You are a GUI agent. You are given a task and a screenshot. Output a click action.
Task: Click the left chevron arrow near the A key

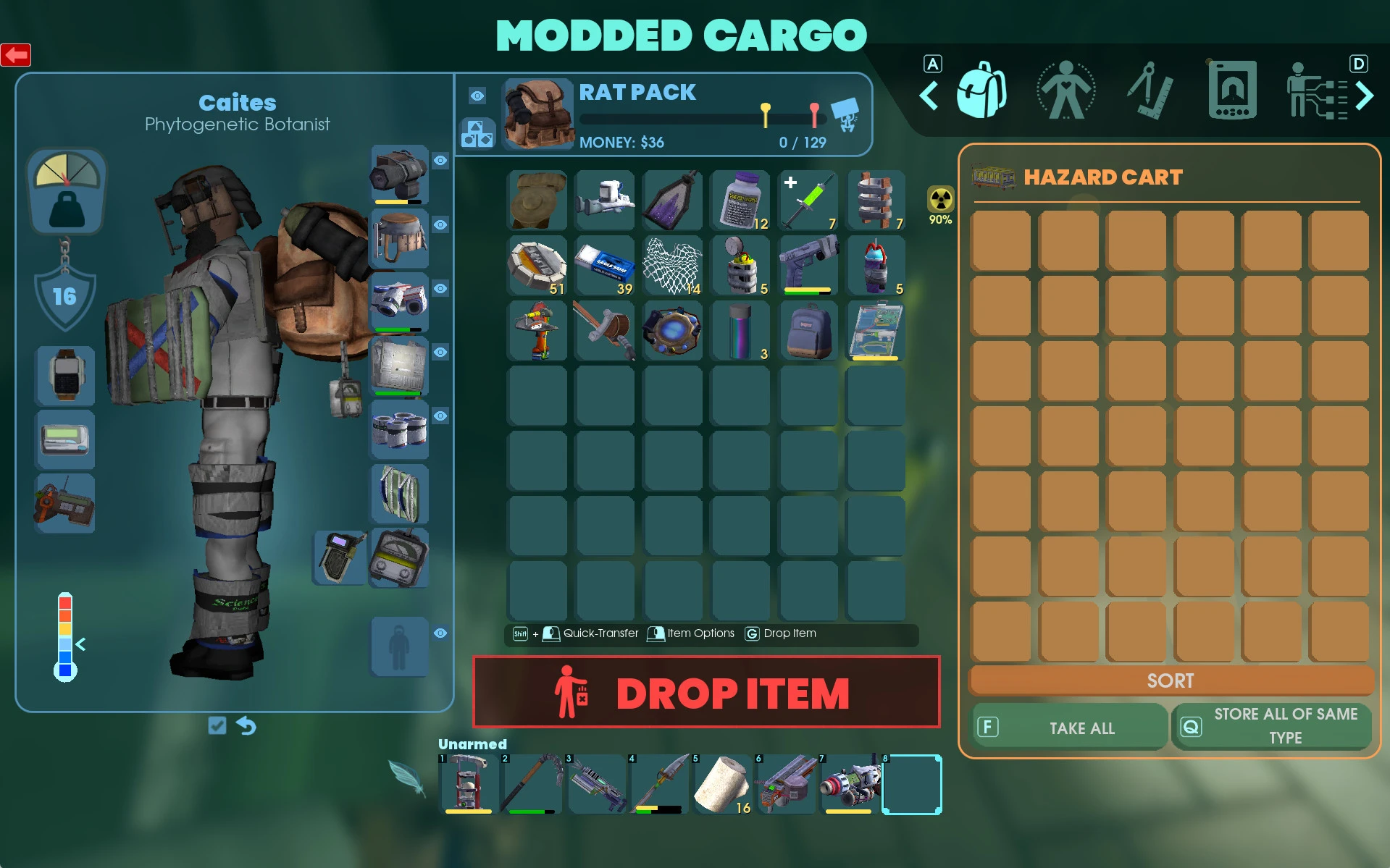(929, 95)
